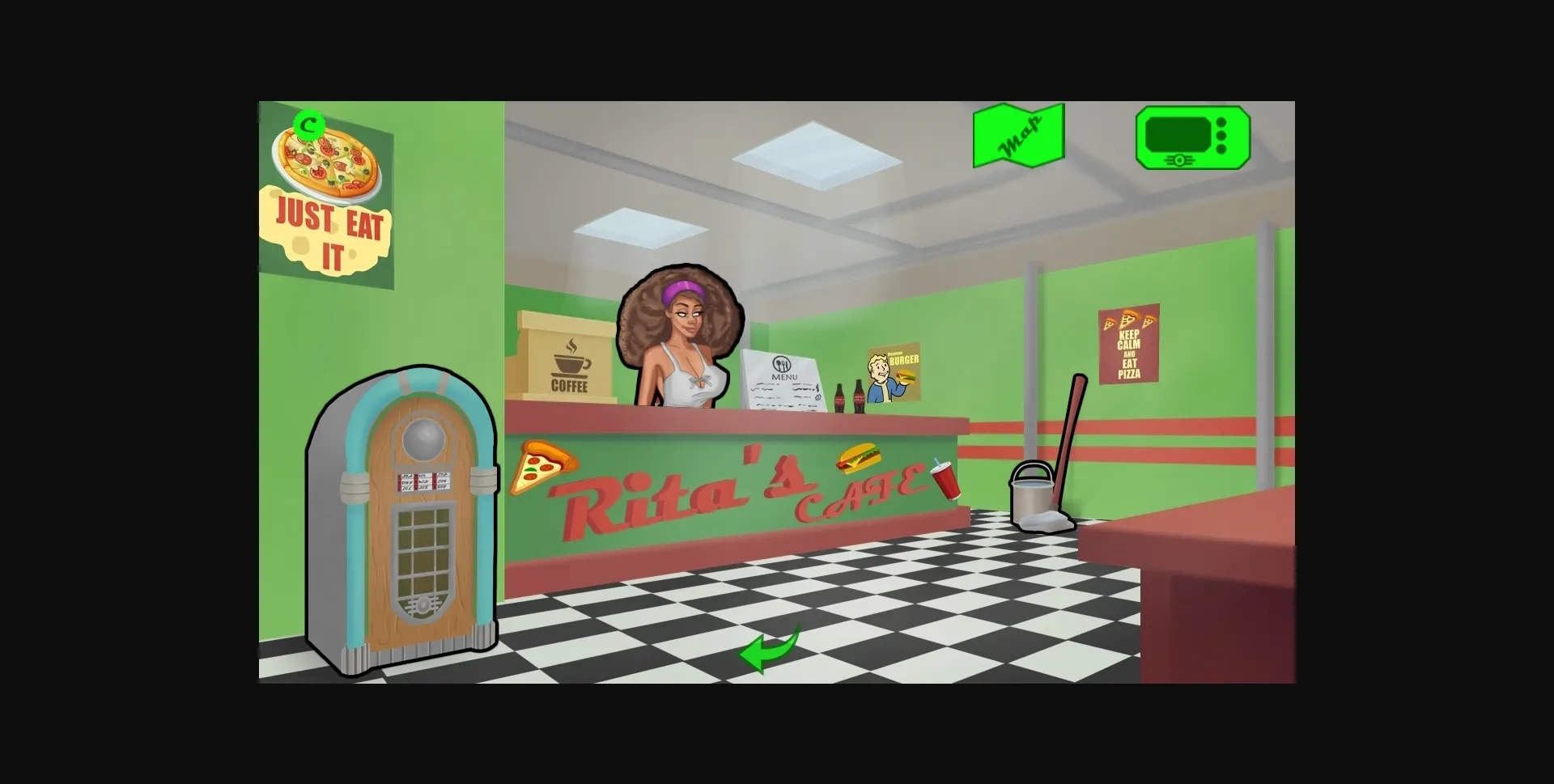This screenshot has width=1554, height=784.
Task: Toggle the jukebox on
Action: click(x=403, y=526)
